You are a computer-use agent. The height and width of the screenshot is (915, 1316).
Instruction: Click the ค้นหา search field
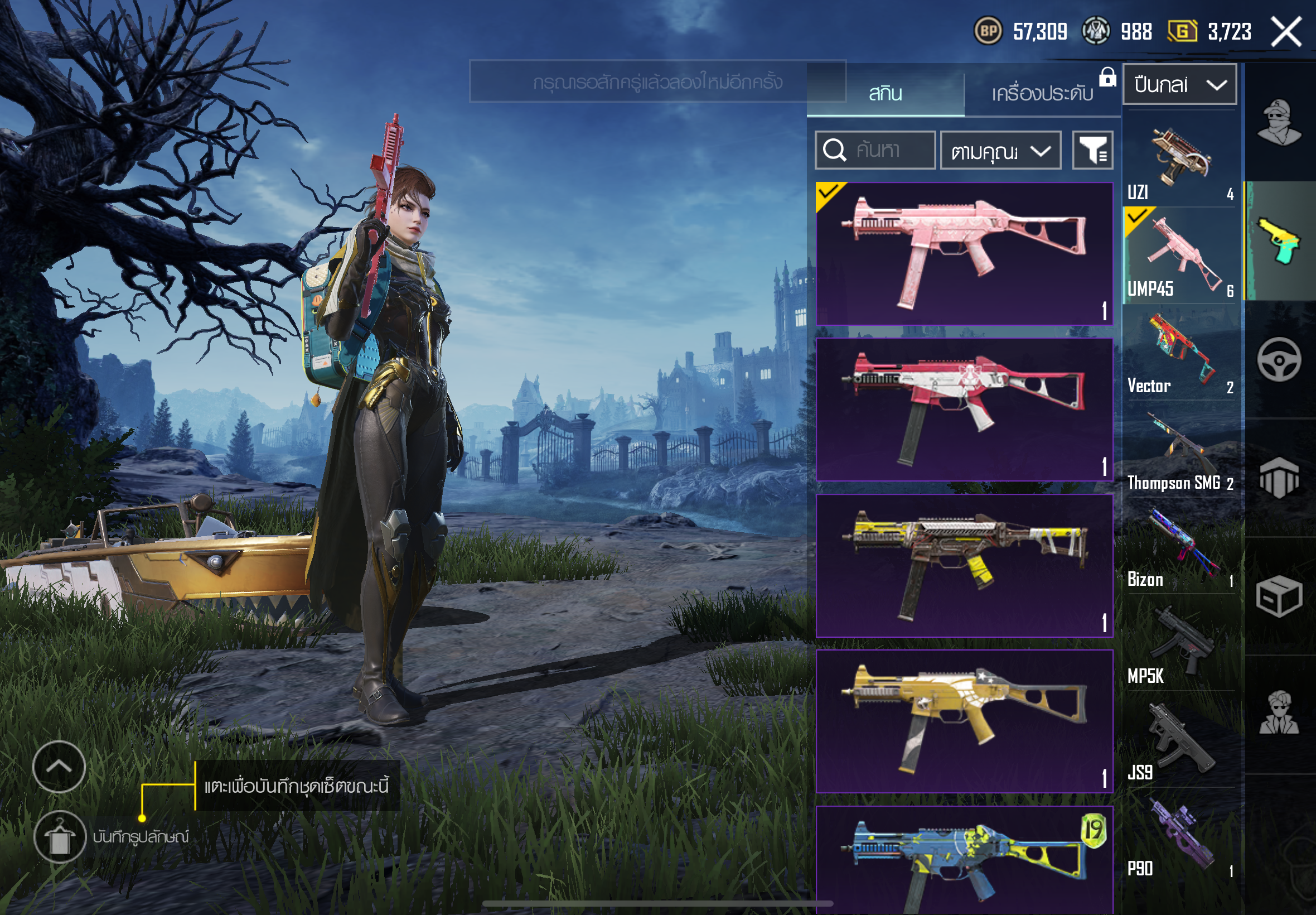(875, 150)
